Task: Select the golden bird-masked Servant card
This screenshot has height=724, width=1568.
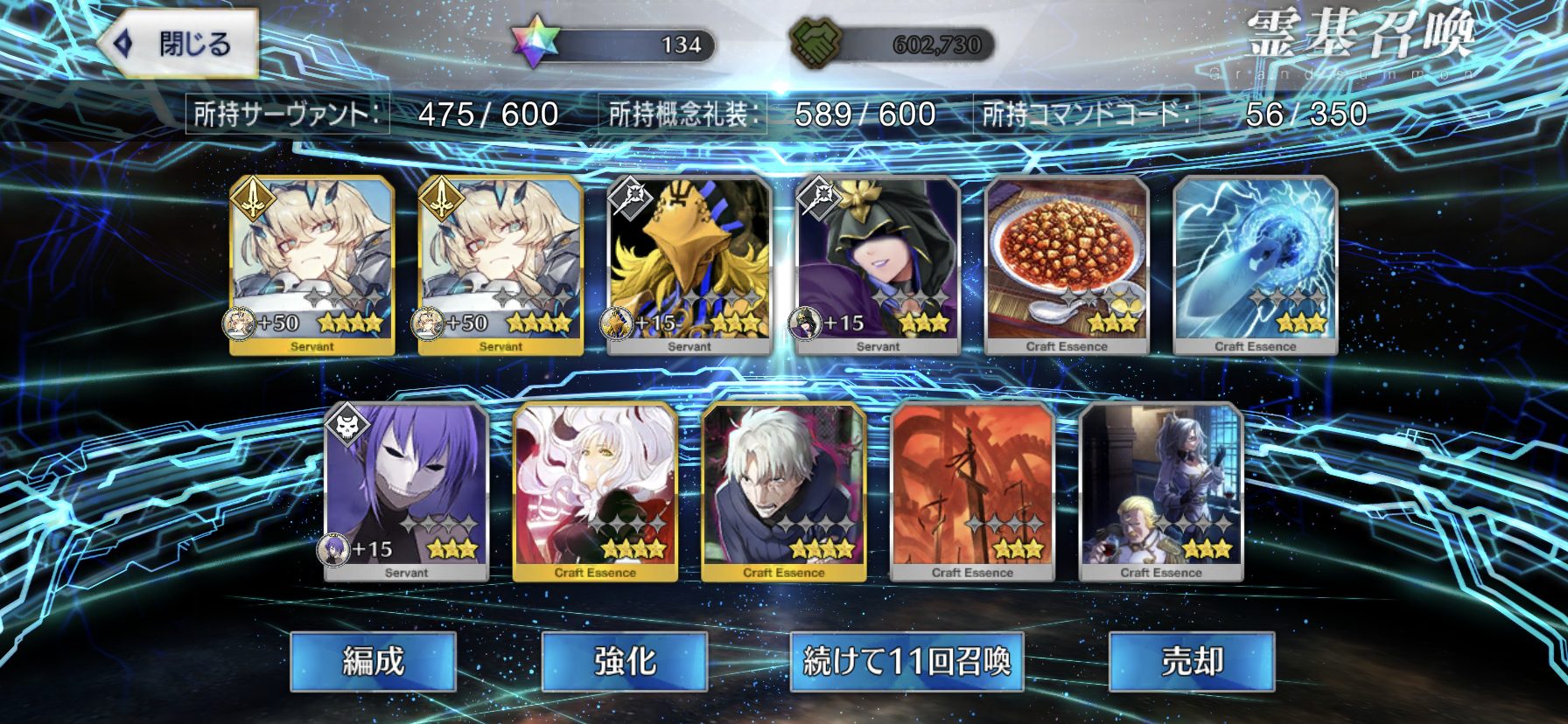Action: tap(689, 265)
